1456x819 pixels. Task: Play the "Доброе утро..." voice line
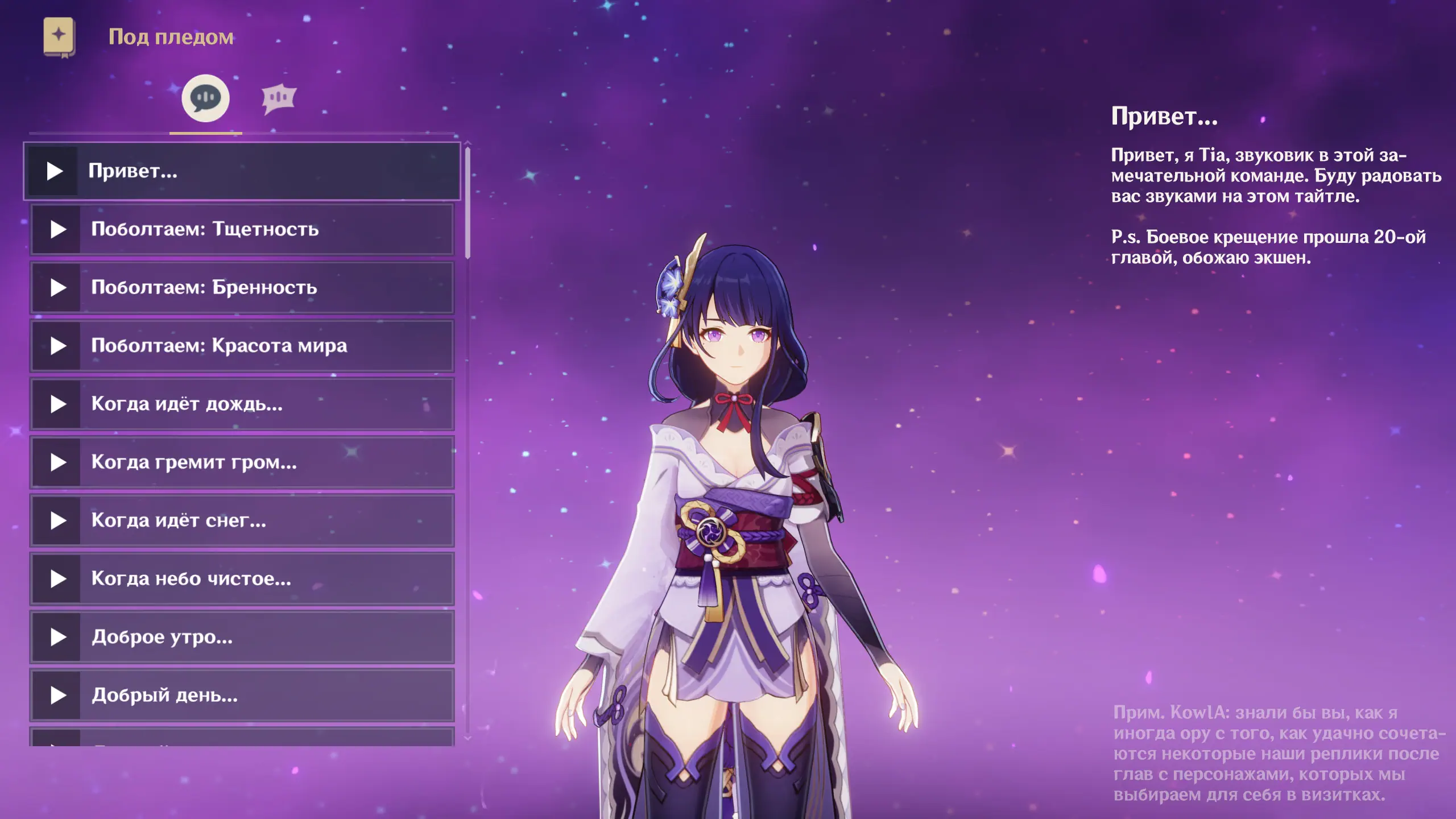58,637
